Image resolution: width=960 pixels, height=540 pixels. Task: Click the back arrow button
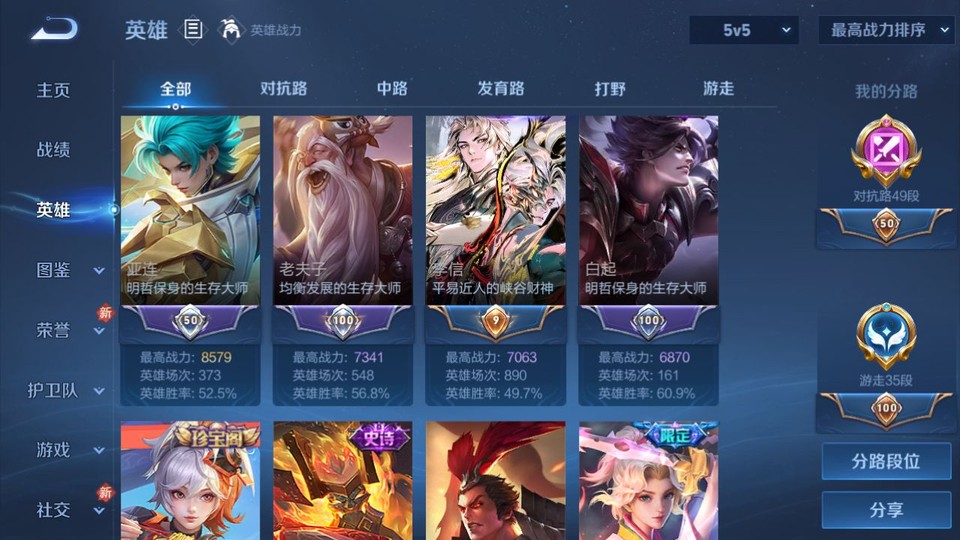pos(54,30)
